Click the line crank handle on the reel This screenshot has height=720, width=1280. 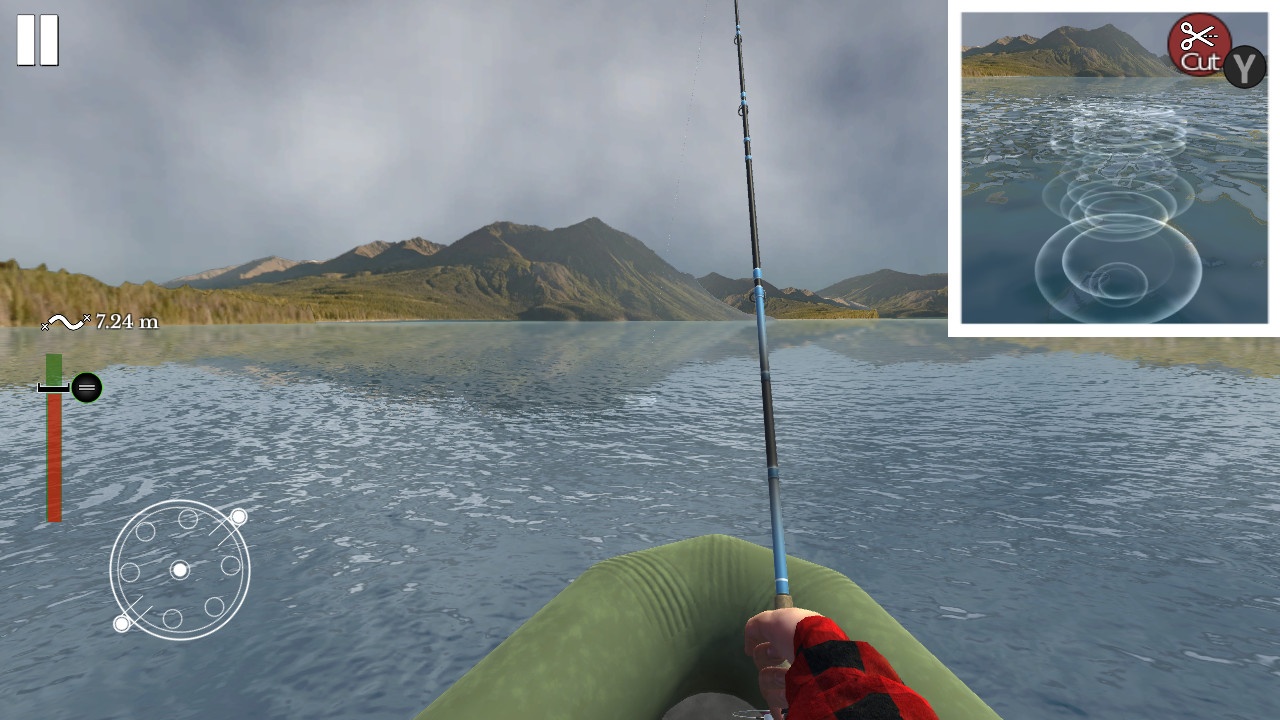(238, 517)
